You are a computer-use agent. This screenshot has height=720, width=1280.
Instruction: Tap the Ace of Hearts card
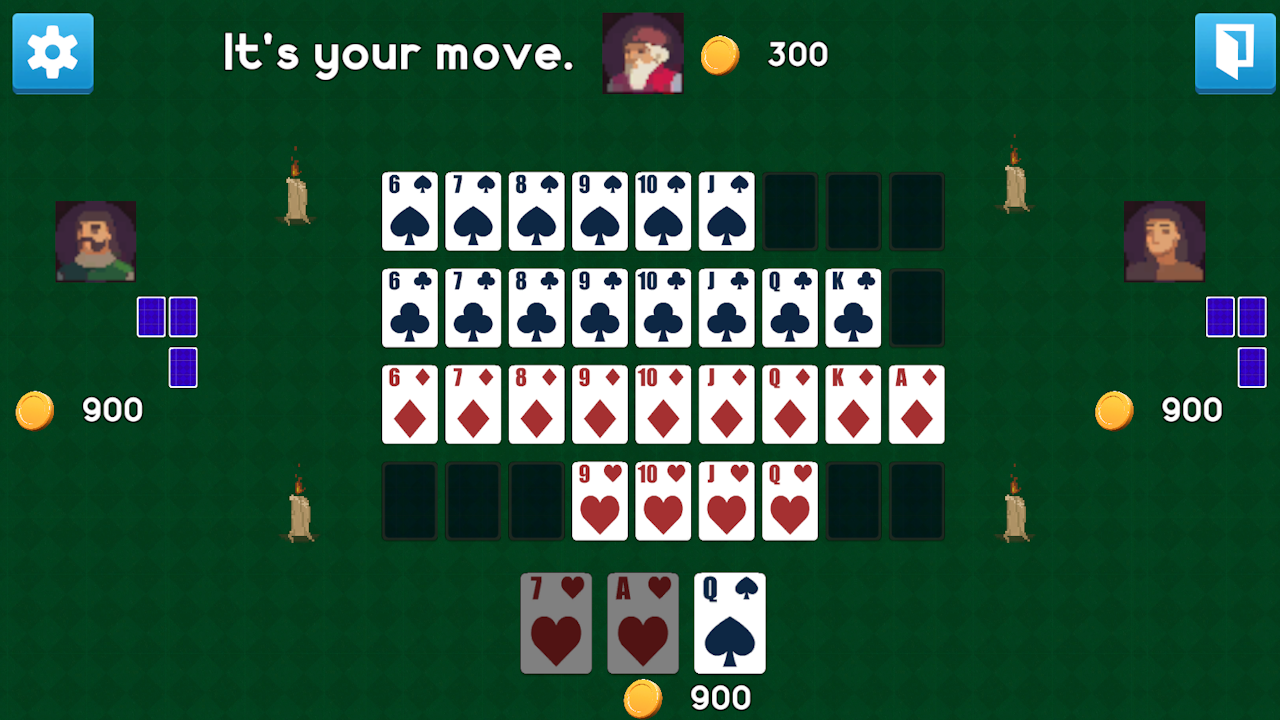(x=641, y=622)
